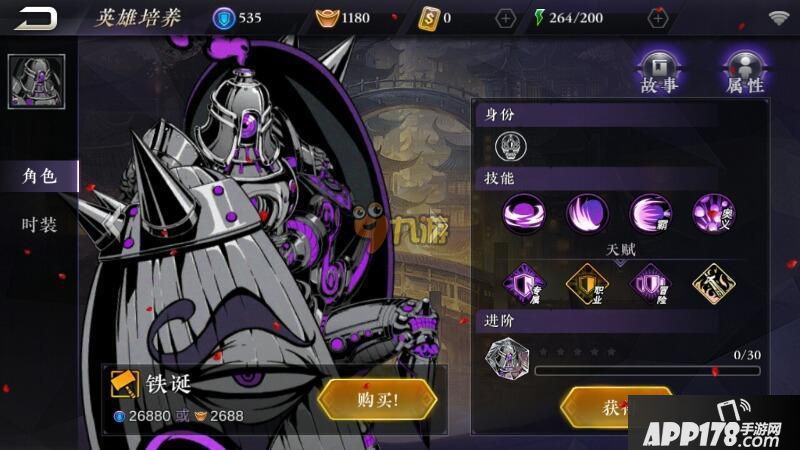Refill stamina using the plus button
Viewport: 800px width, 450px height.
tap(658, 18)
